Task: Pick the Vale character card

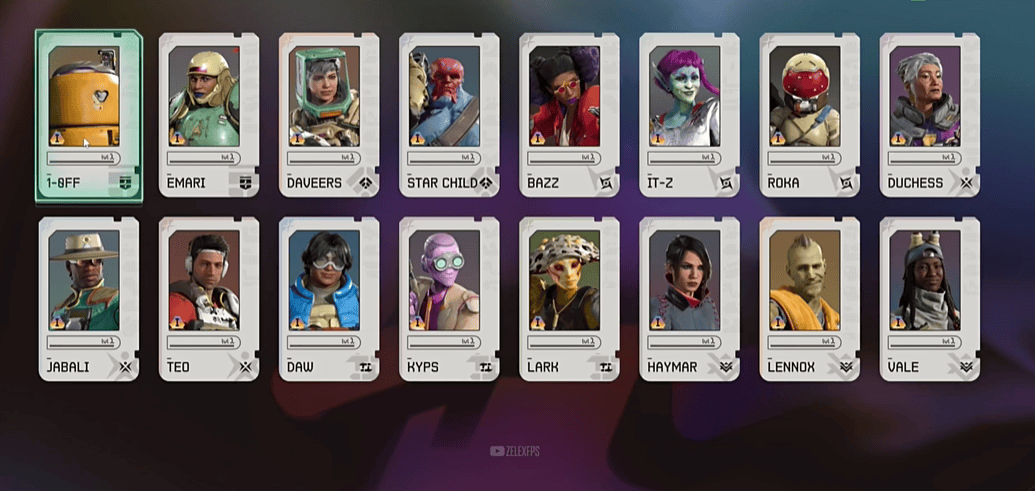Action: pyautogui.click(x=929, y=297)
